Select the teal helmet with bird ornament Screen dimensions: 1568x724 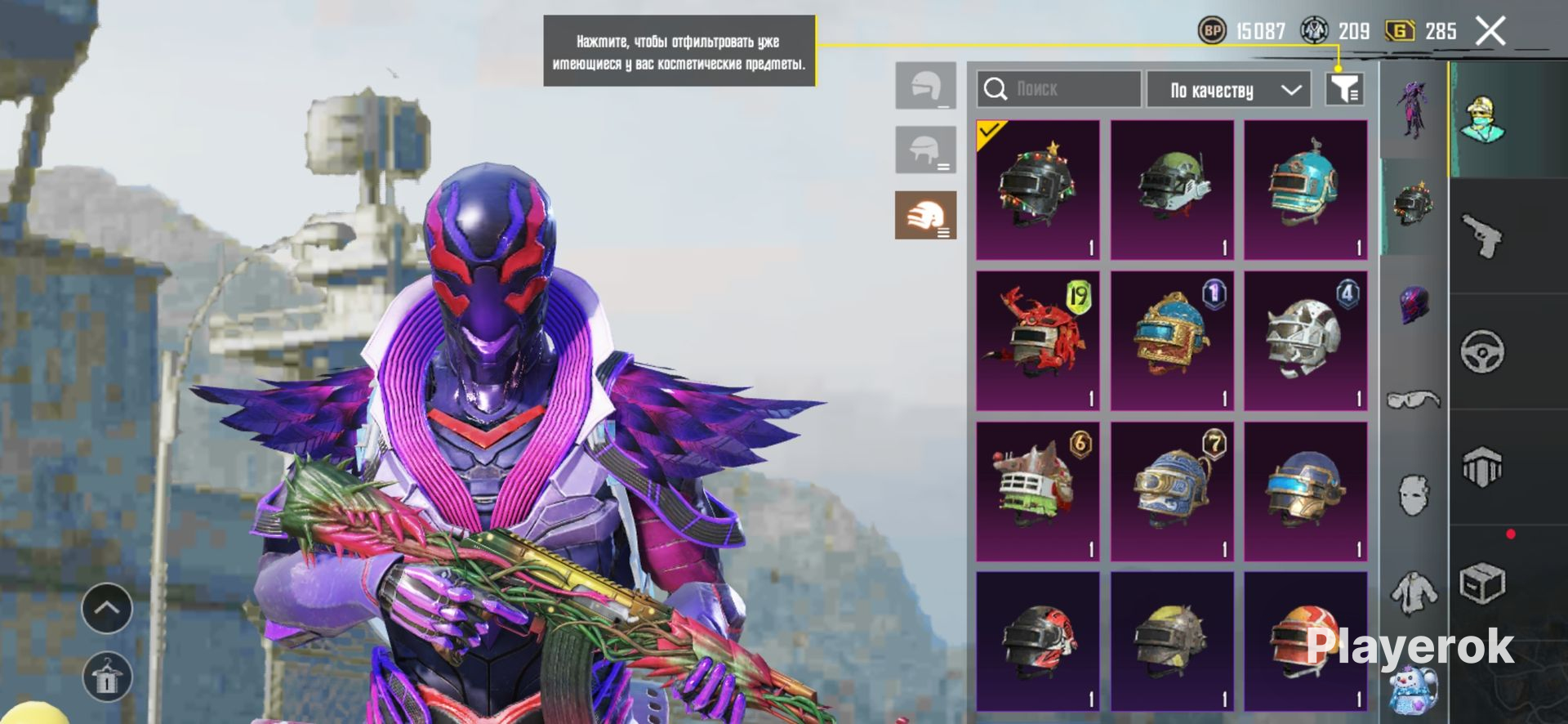point(1305,190)
